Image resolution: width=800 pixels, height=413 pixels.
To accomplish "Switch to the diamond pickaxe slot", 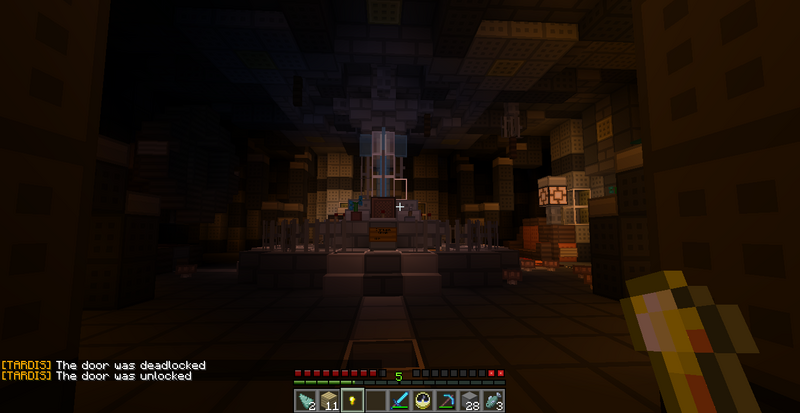I will (x=446, y=400).
